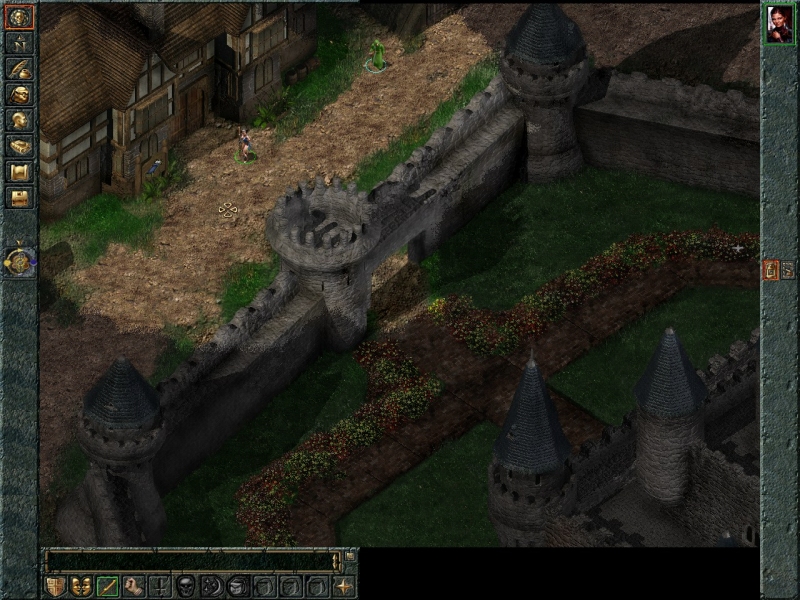Viewport: 800px width, 600px height.
Task: Open the inventory screen with the goggled head icon
Action: (x=19, y=95)
